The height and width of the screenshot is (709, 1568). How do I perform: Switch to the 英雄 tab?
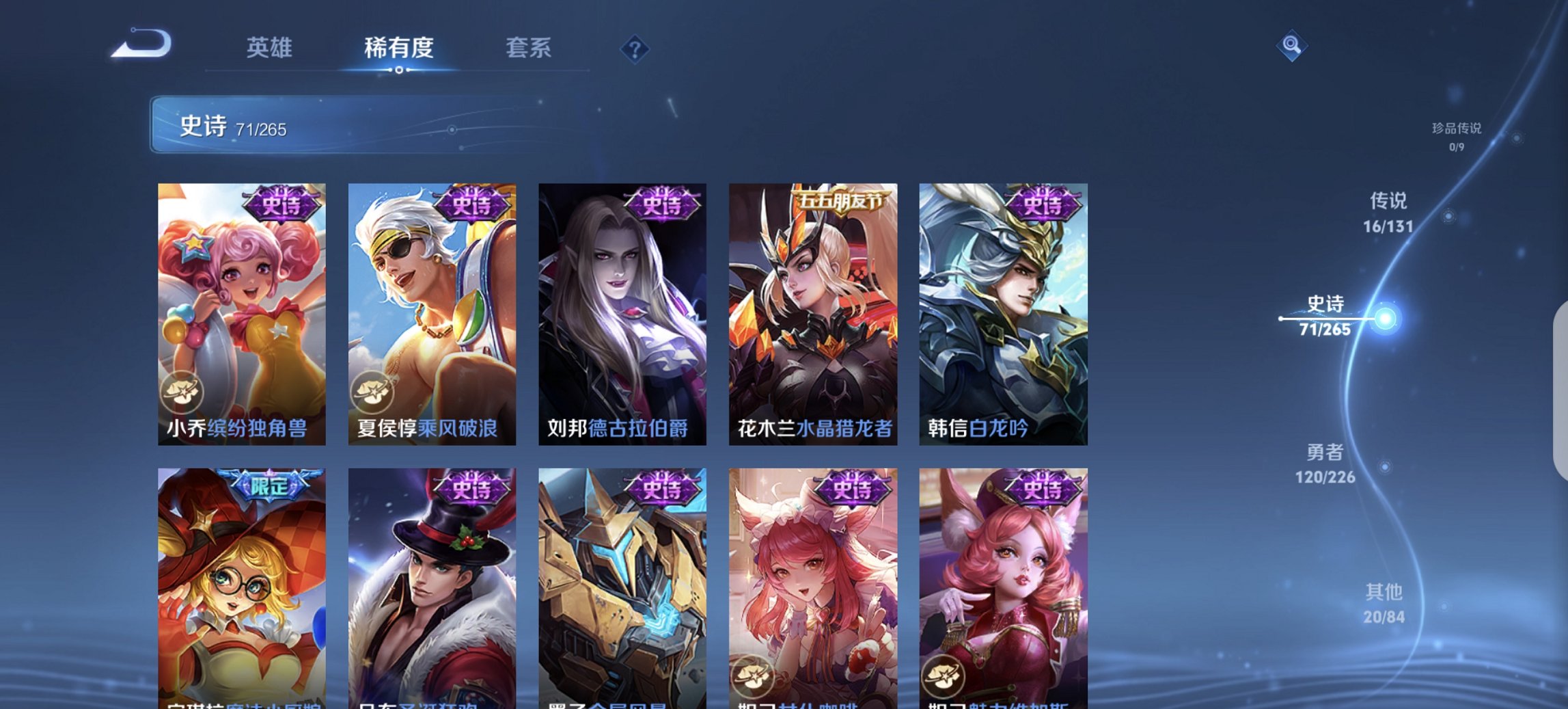pyautogui.click(x=271, y=48)
